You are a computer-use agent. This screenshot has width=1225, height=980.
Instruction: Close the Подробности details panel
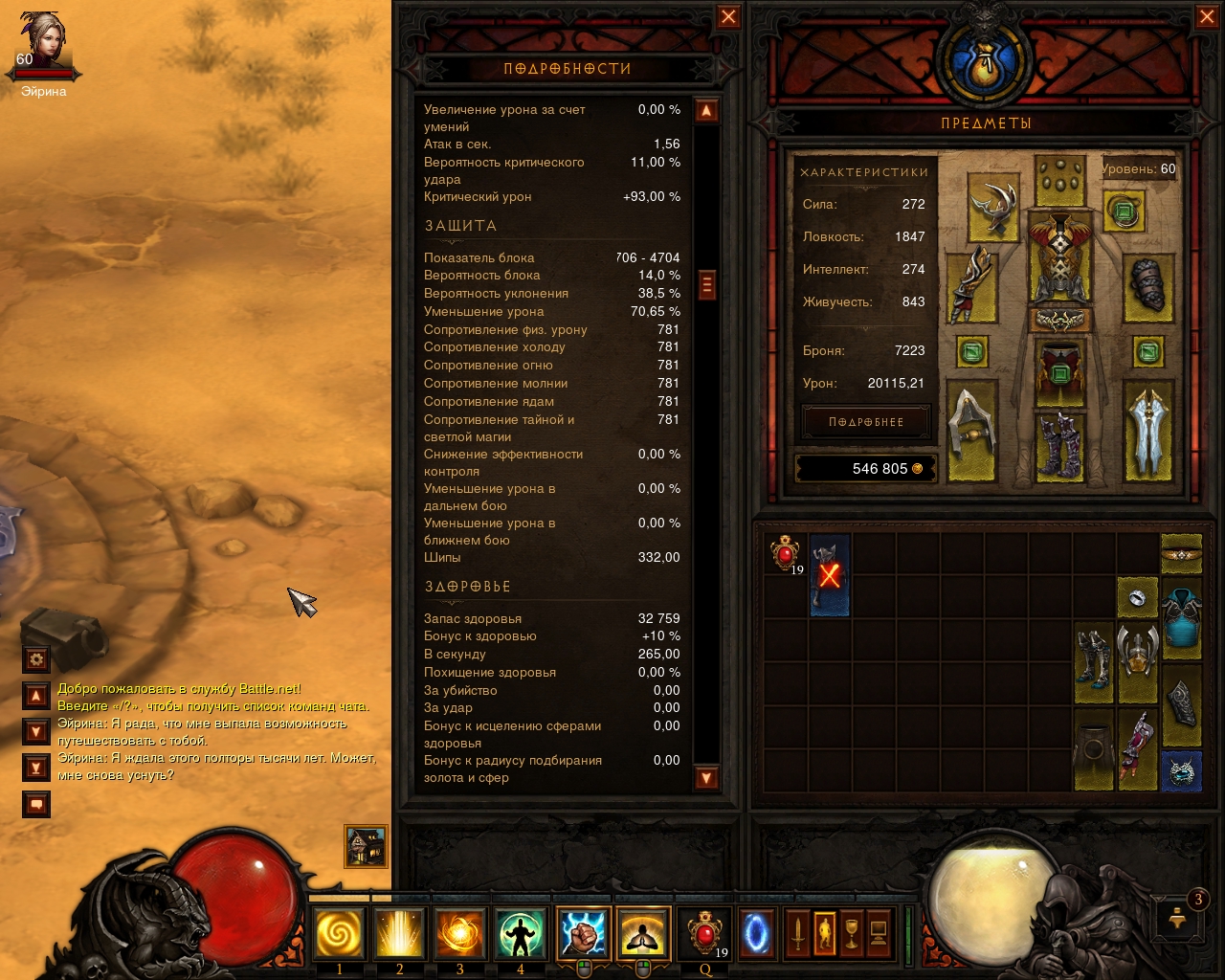point(728,17)
